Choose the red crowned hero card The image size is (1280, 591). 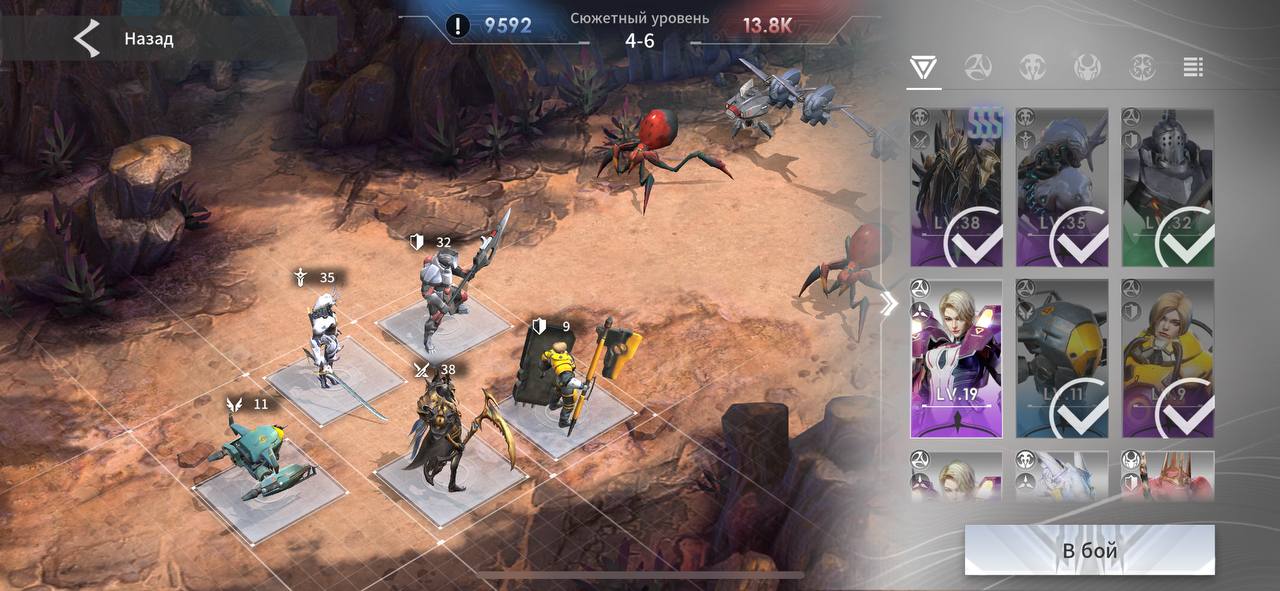[x=1168, y=475]
